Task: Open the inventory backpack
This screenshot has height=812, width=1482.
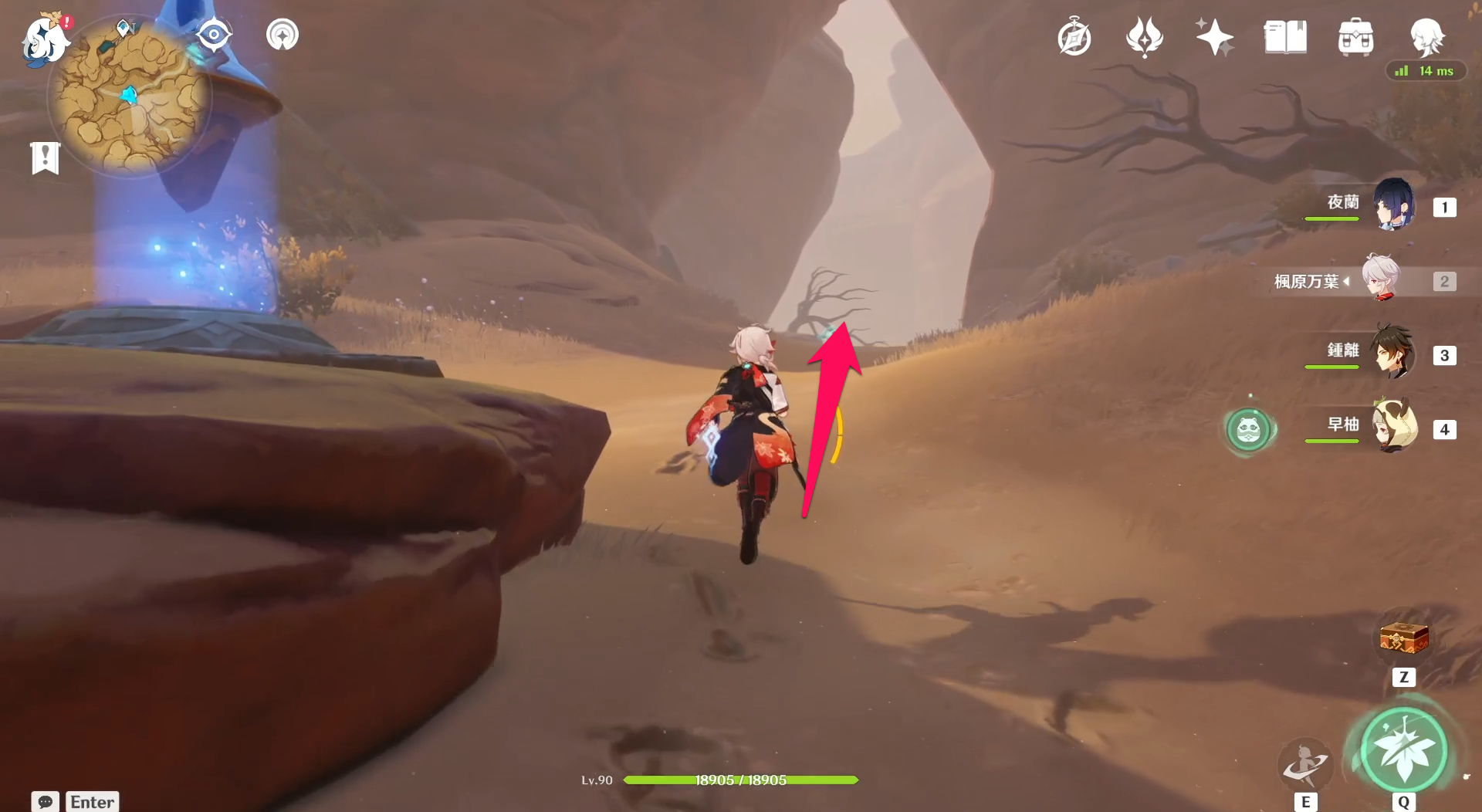Action: pyautogui.click(x=1355, y=37)
